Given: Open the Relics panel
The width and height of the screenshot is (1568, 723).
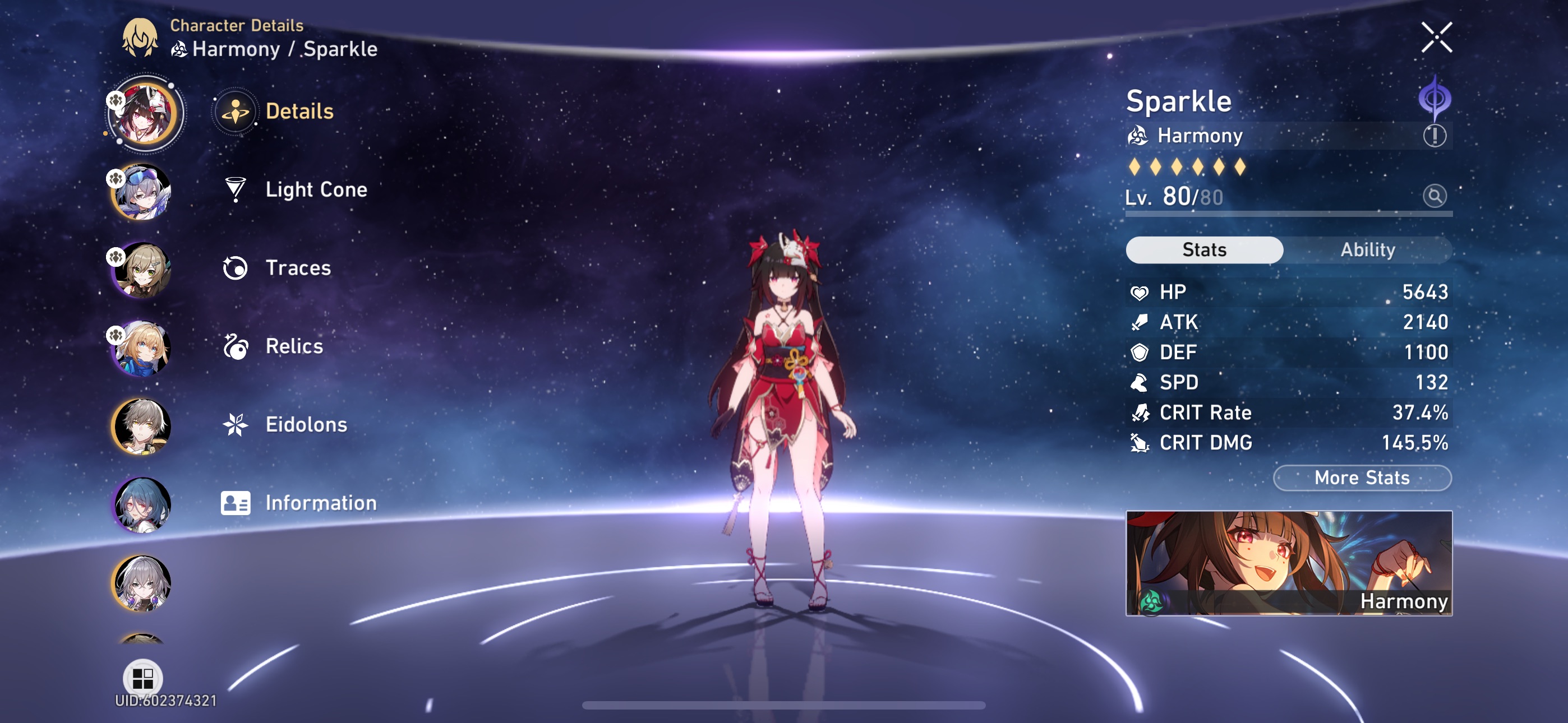Looking at the screenshot, I should (x=294, y=346).
